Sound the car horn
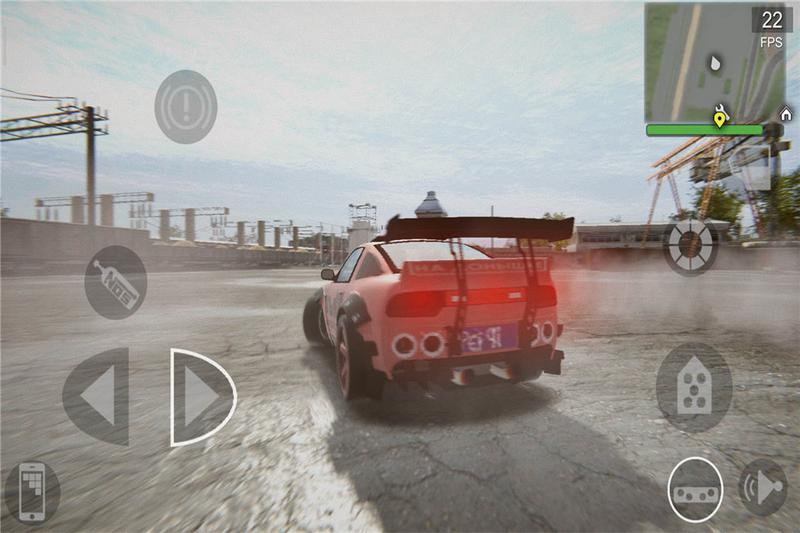Image resolution: width=800 pixels, height=533 pixels. pos(762,488)
